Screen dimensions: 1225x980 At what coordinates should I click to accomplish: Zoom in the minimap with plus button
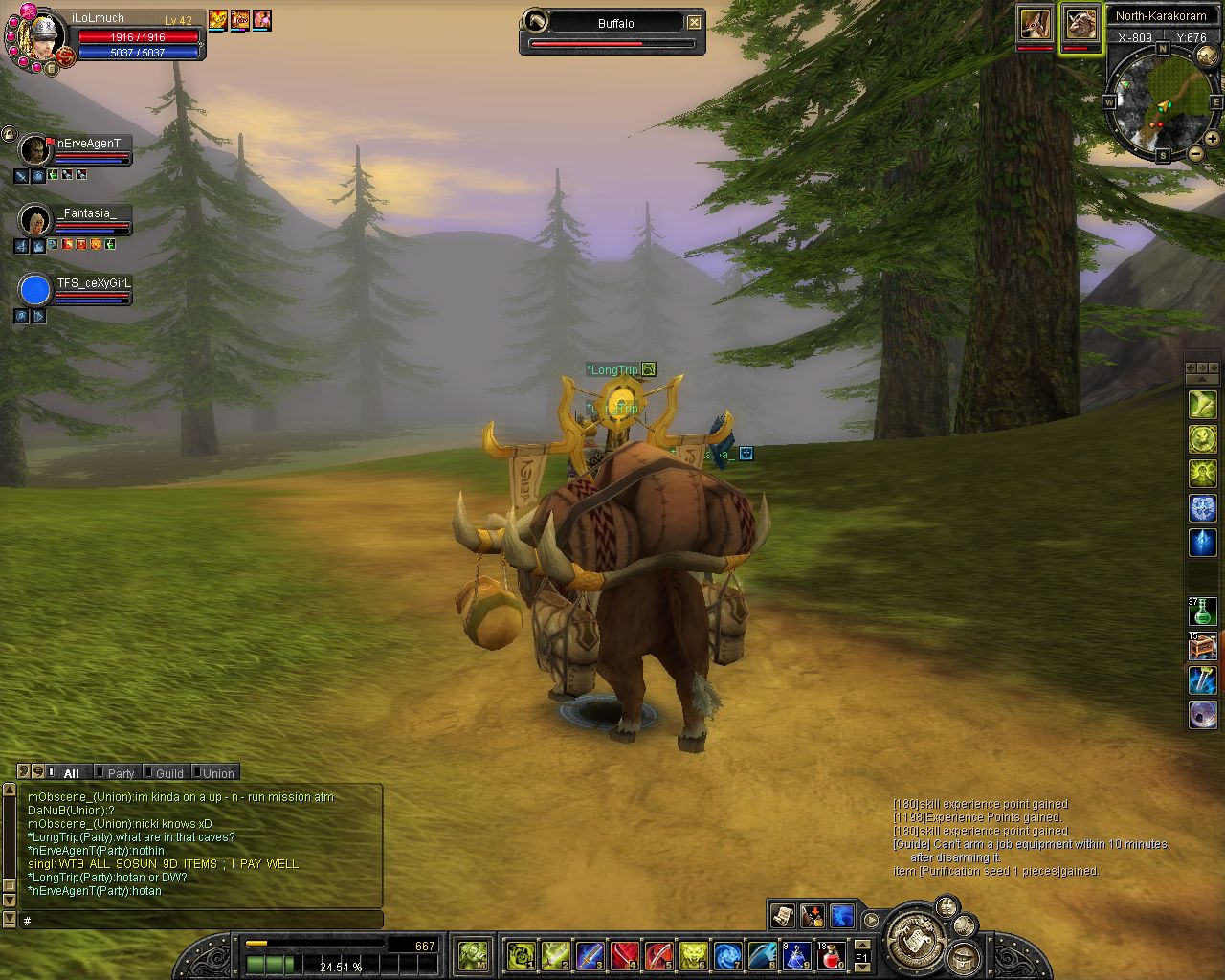(1212, 139)
